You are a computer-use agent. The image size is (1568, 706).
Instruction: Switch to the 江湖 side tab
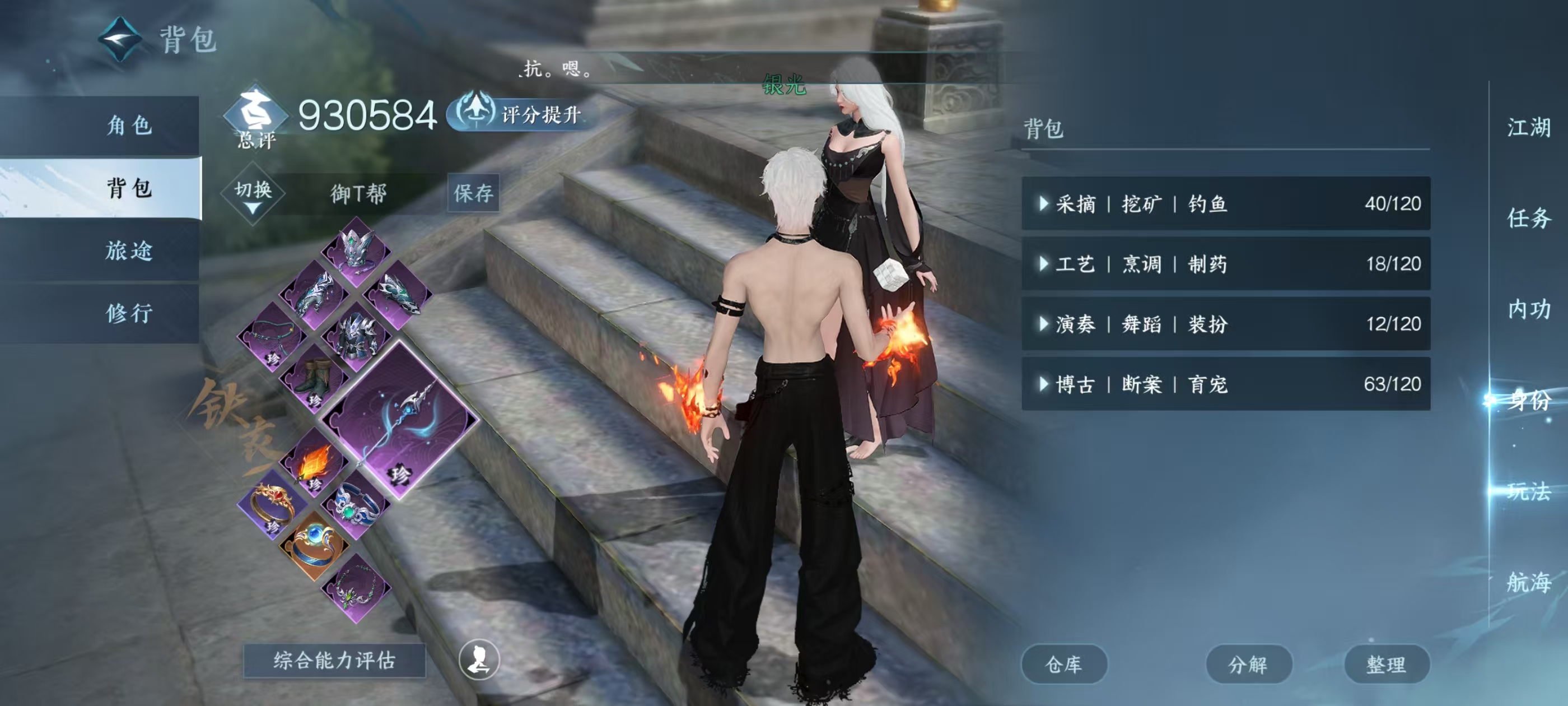point(1528,128)
